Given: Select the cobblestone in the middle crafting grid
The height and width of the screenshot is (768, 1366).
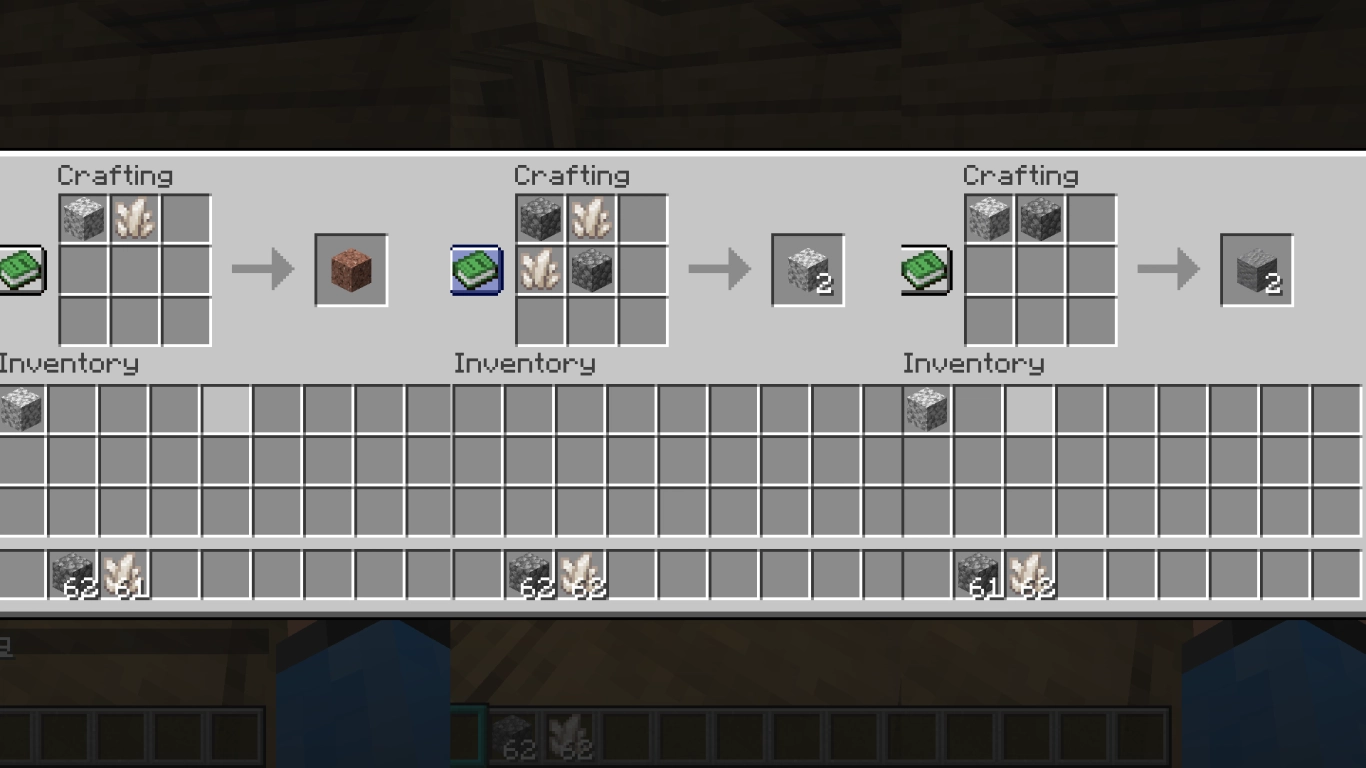Looking at the screenshot, I should pos(539,219).
